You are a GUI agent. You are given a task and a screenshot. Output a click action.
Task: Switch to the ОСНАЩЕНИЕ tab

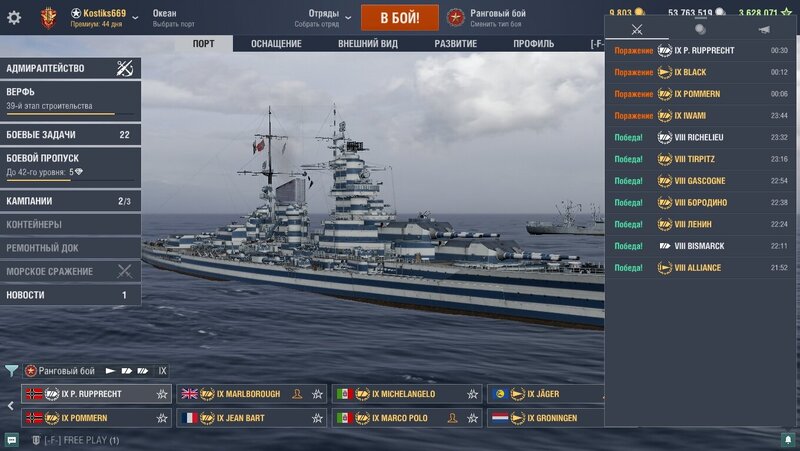click(x=276, y=44)
